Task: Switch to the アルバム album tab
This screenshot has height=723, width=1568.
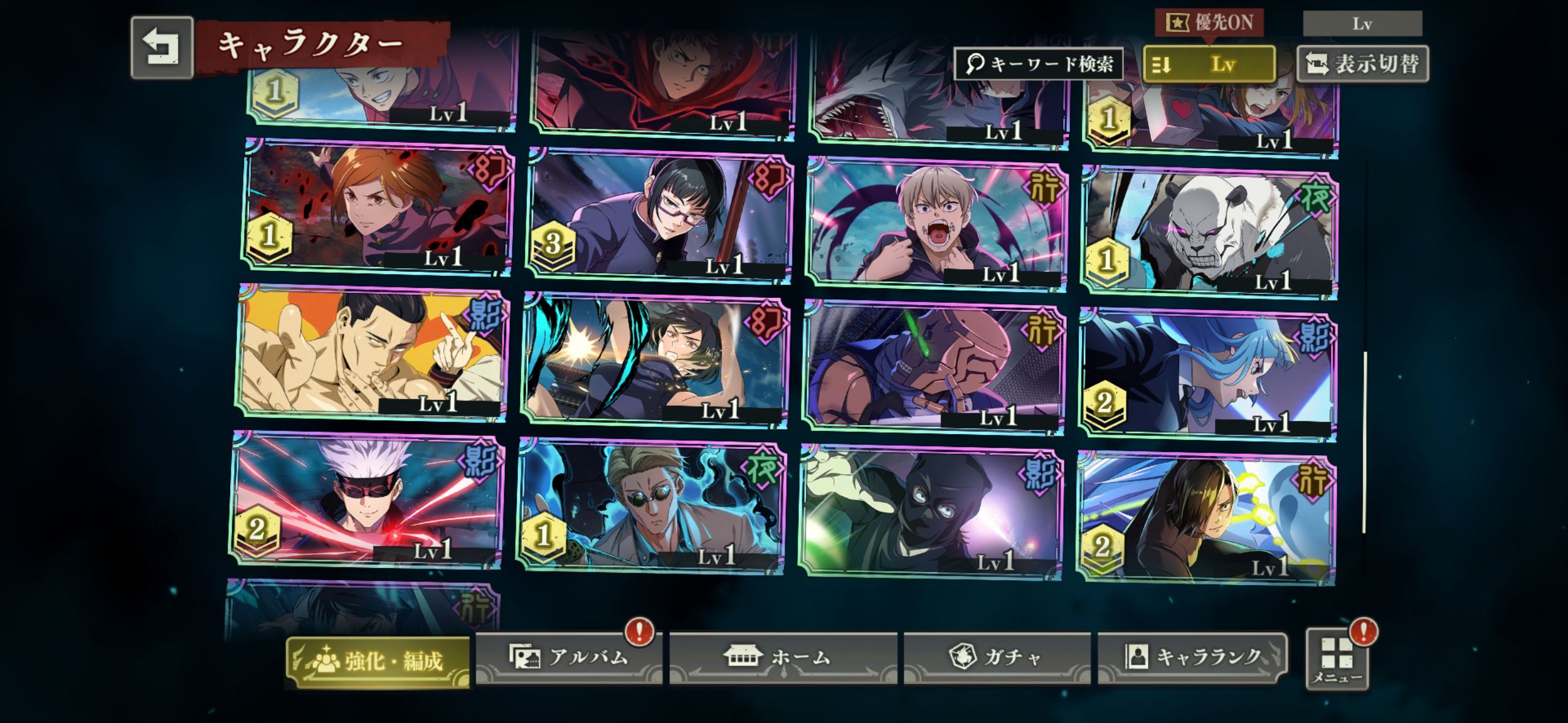Action: (x=569, y=657)
